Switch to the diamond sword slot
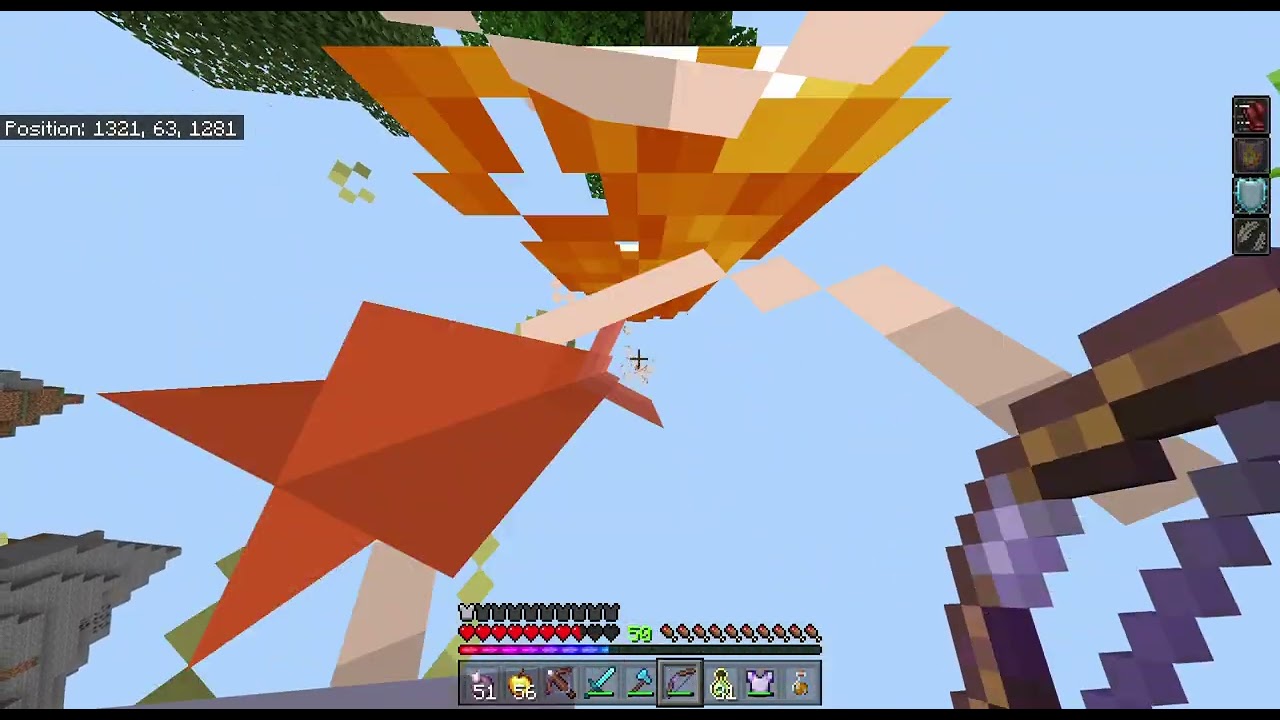Screen dimensions: 1280x720 pos(601,684)
